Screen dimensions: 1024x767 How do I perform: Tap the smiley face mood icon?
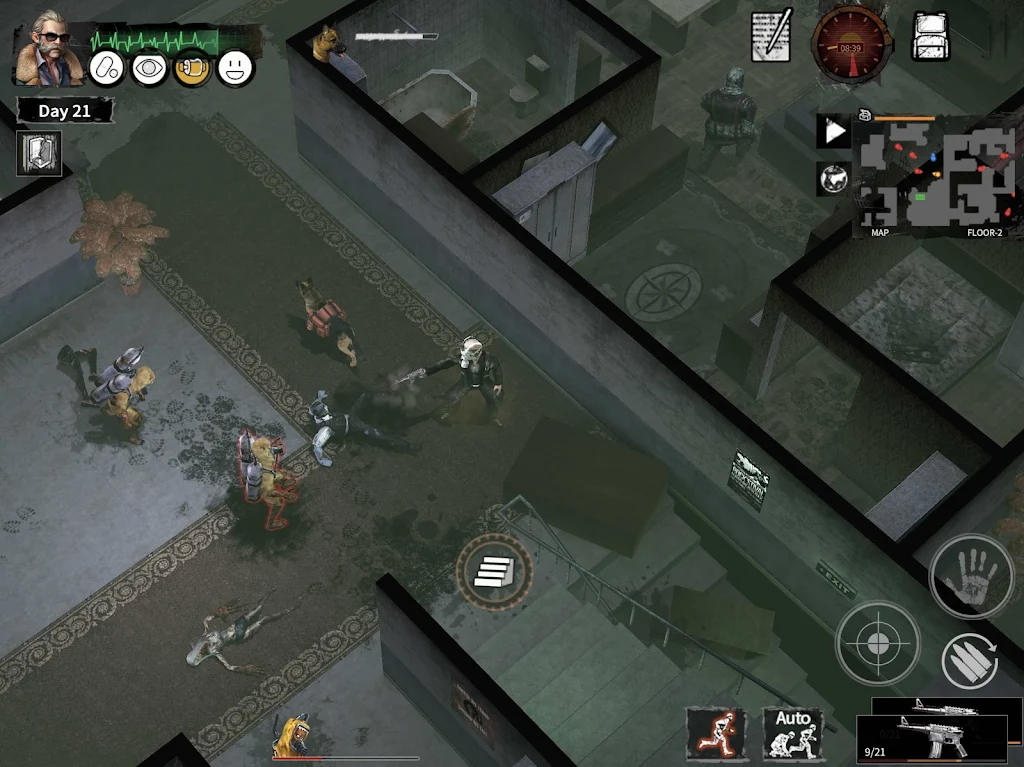click(x=235, y=68)
